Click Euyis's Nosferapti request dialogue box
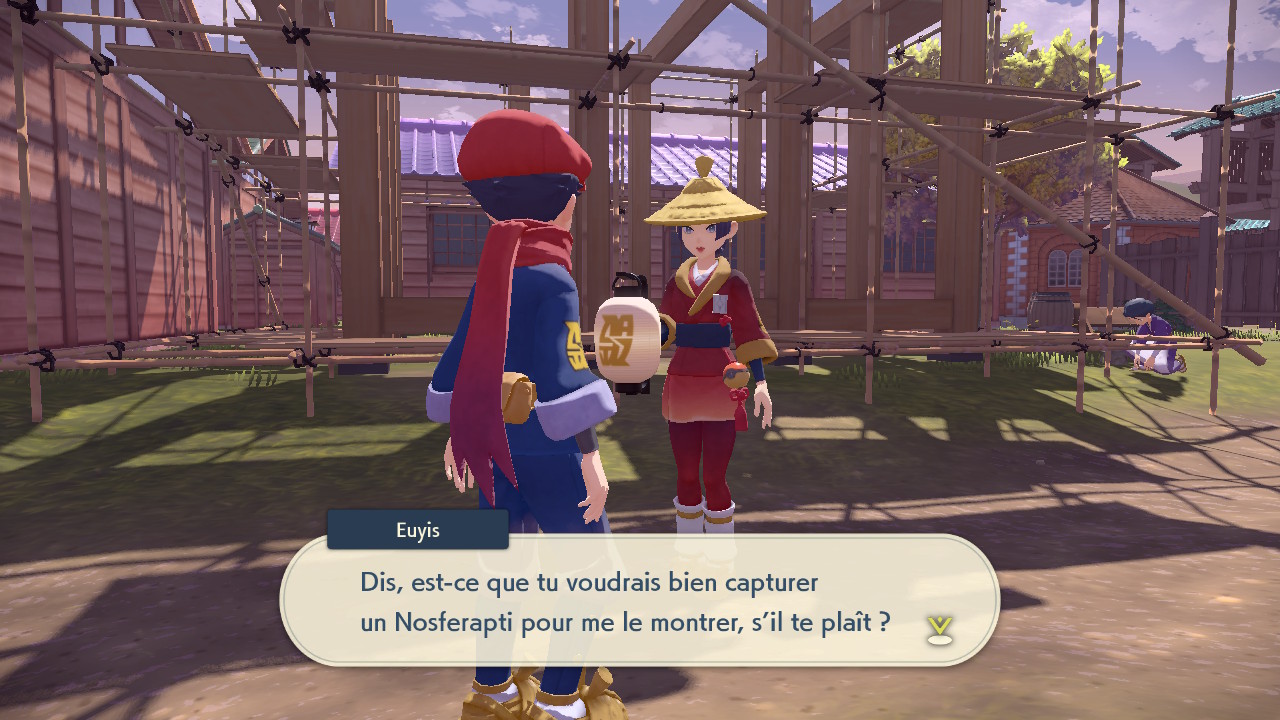The height and width of the screenshot is (720, 1280). pyautogui.click(x=640, y=601)
